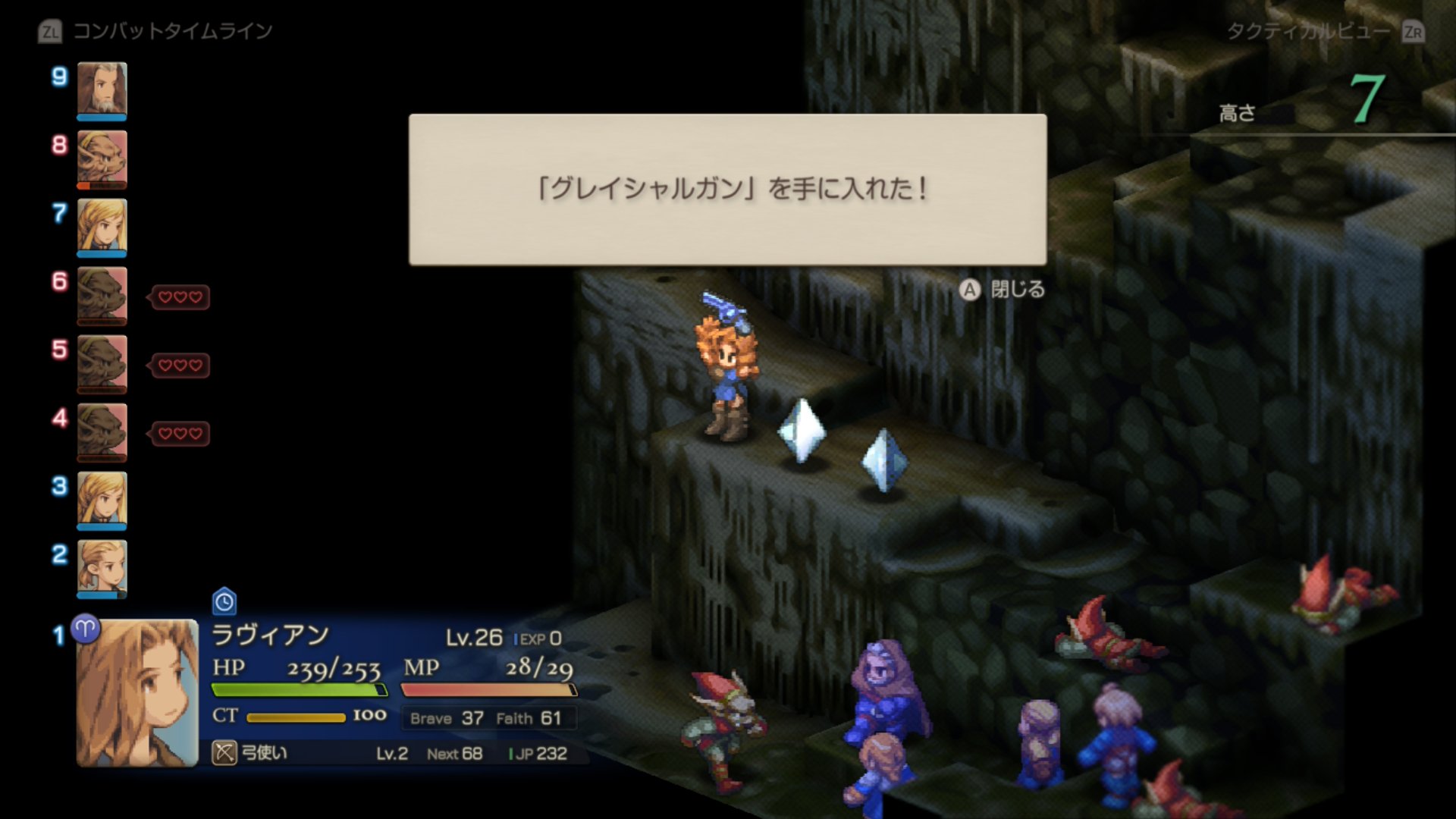Screen dimensions: 1456x819
Task: Select the bearded man portrait at turn 9
Action: pos(102,89)
